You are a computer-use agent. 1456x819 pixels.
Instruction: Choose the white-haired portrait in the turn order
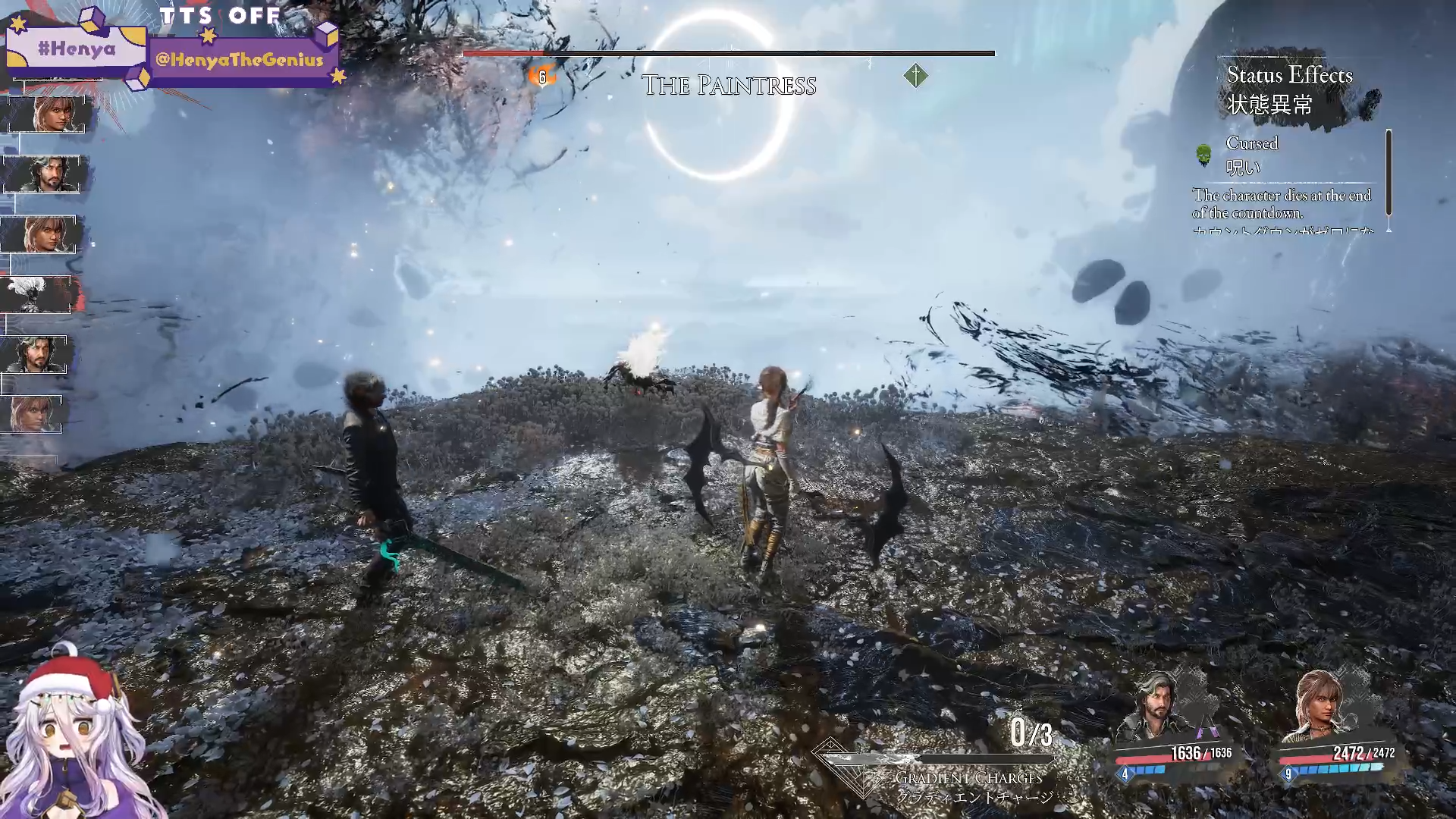point(35,293)
